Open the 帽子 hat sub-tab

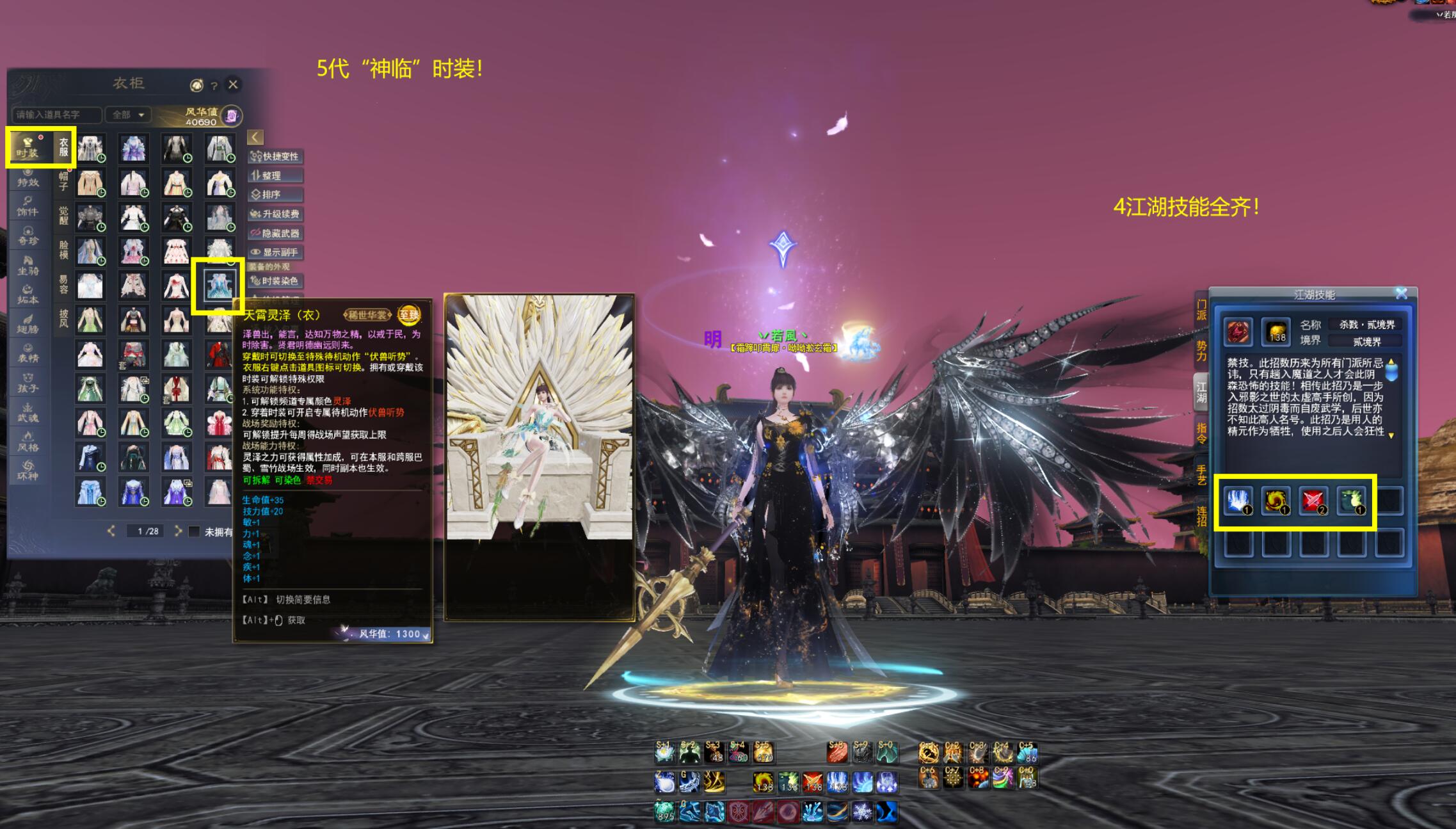point(63,181)
